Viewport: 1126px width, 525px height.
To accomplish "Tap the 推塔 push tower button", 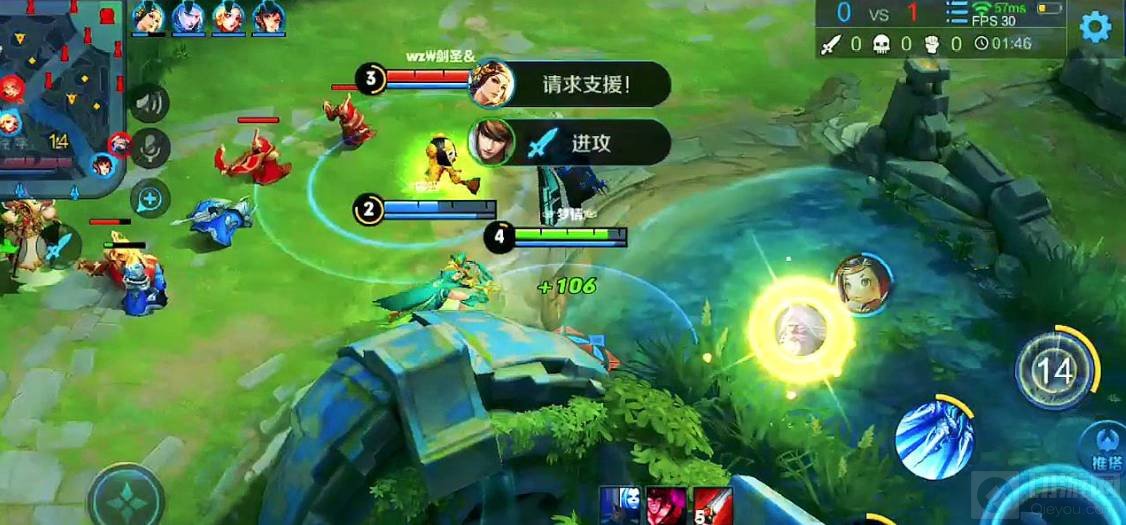I will coord(1106,450).
